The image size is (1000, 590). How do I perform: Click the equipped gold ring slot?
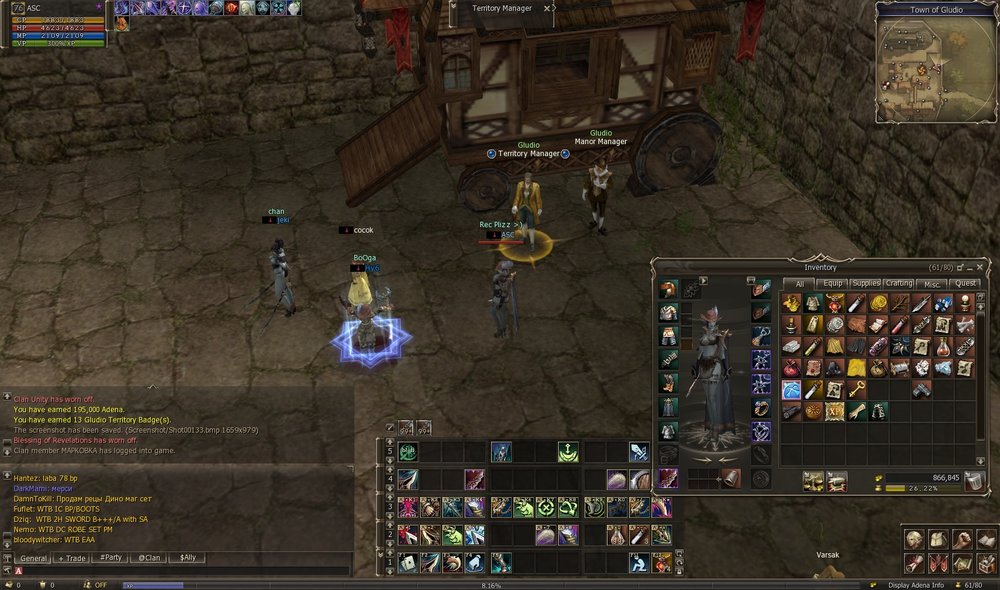(761, 409)
